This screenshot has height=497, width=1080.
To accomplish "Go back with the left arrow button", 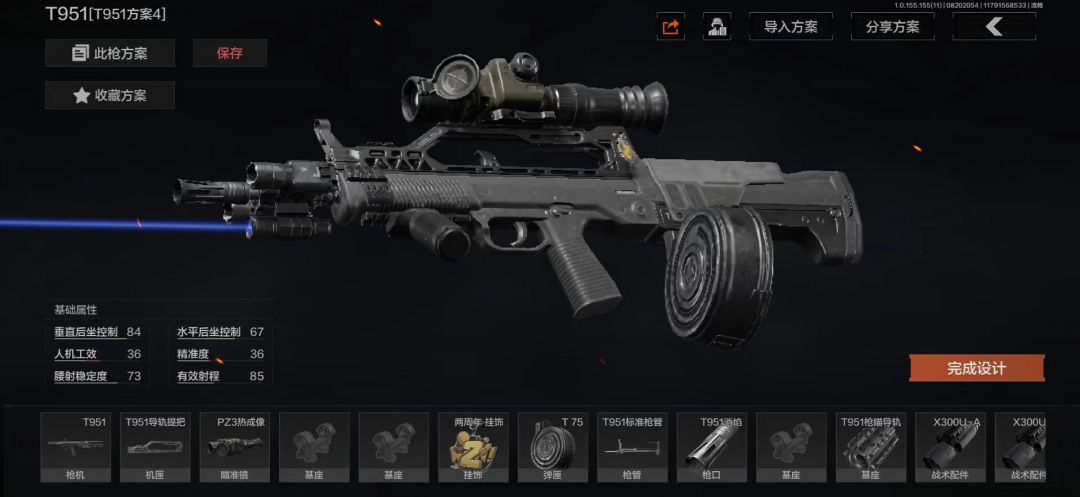I will (x=993, y=27).
